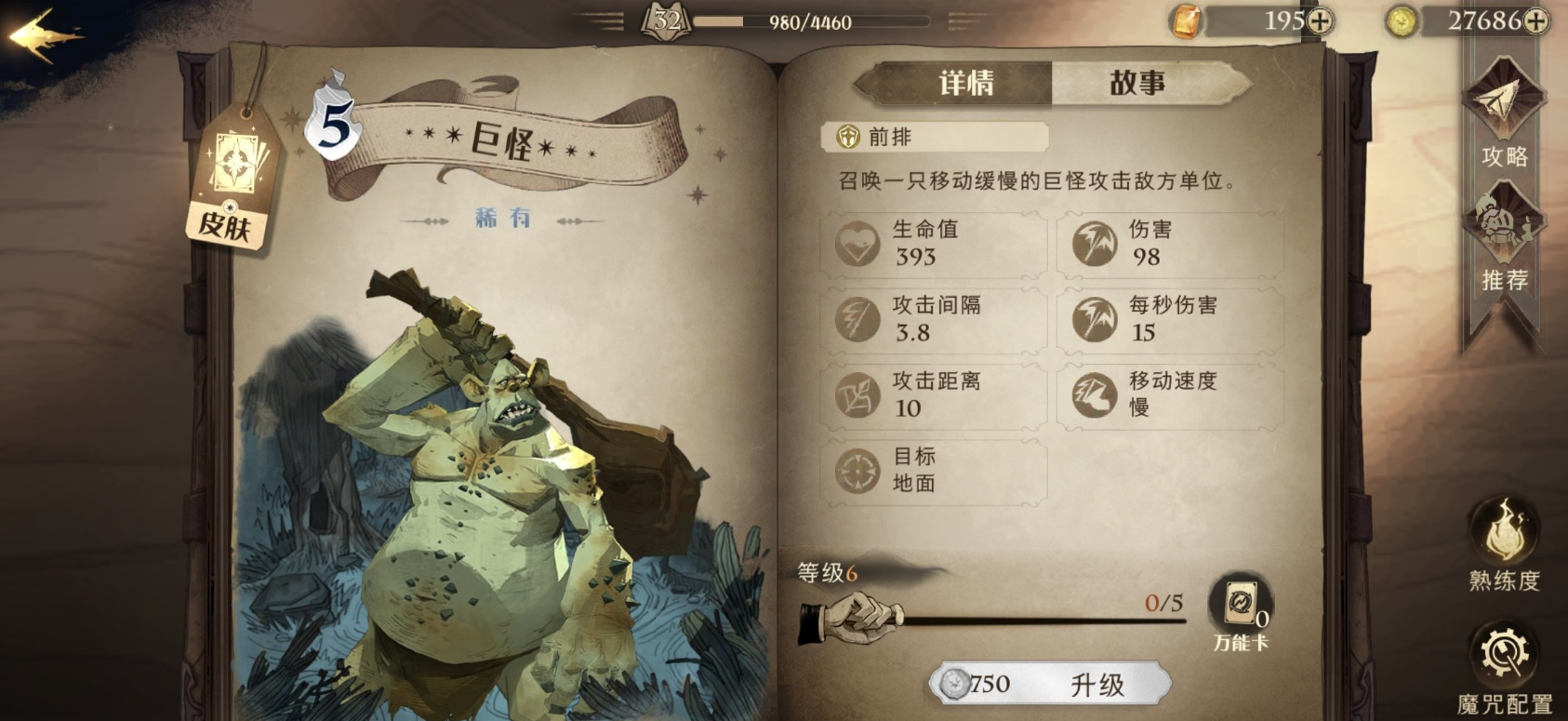Add more orange gems via plus button

pos(1321,21)
